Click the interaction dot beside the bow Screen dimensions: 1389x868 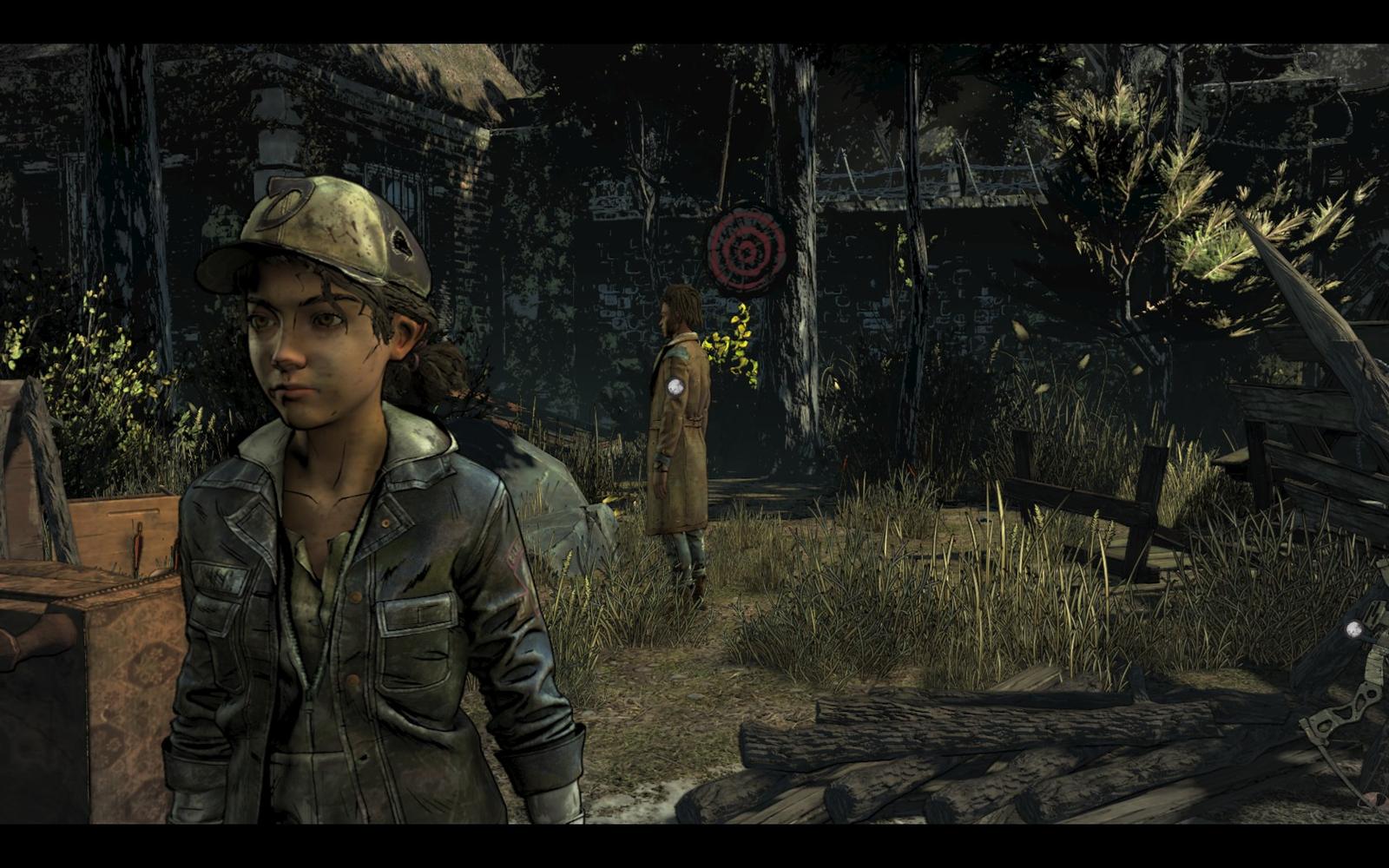pos(1353,629)
